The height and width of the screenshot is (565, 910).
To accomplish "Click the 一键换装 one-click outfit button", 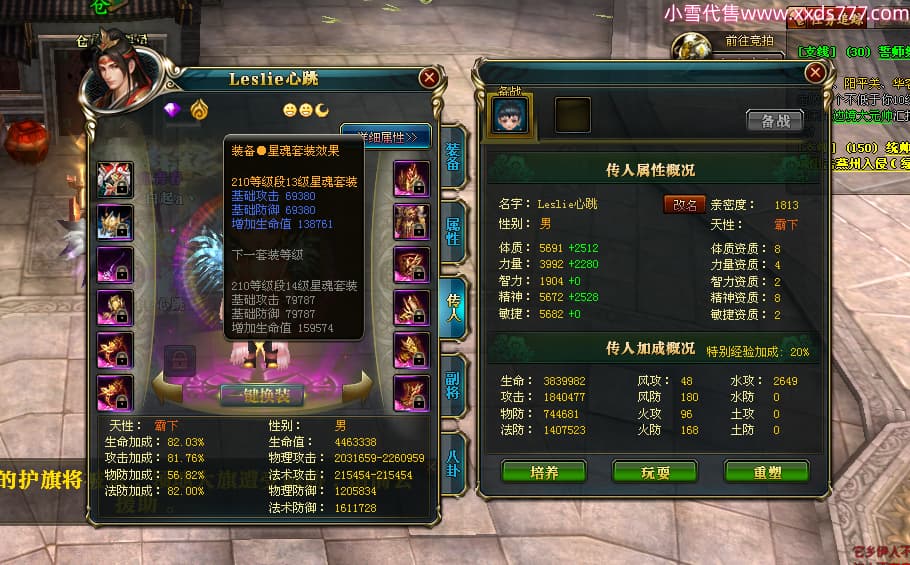I will [261, 396].
